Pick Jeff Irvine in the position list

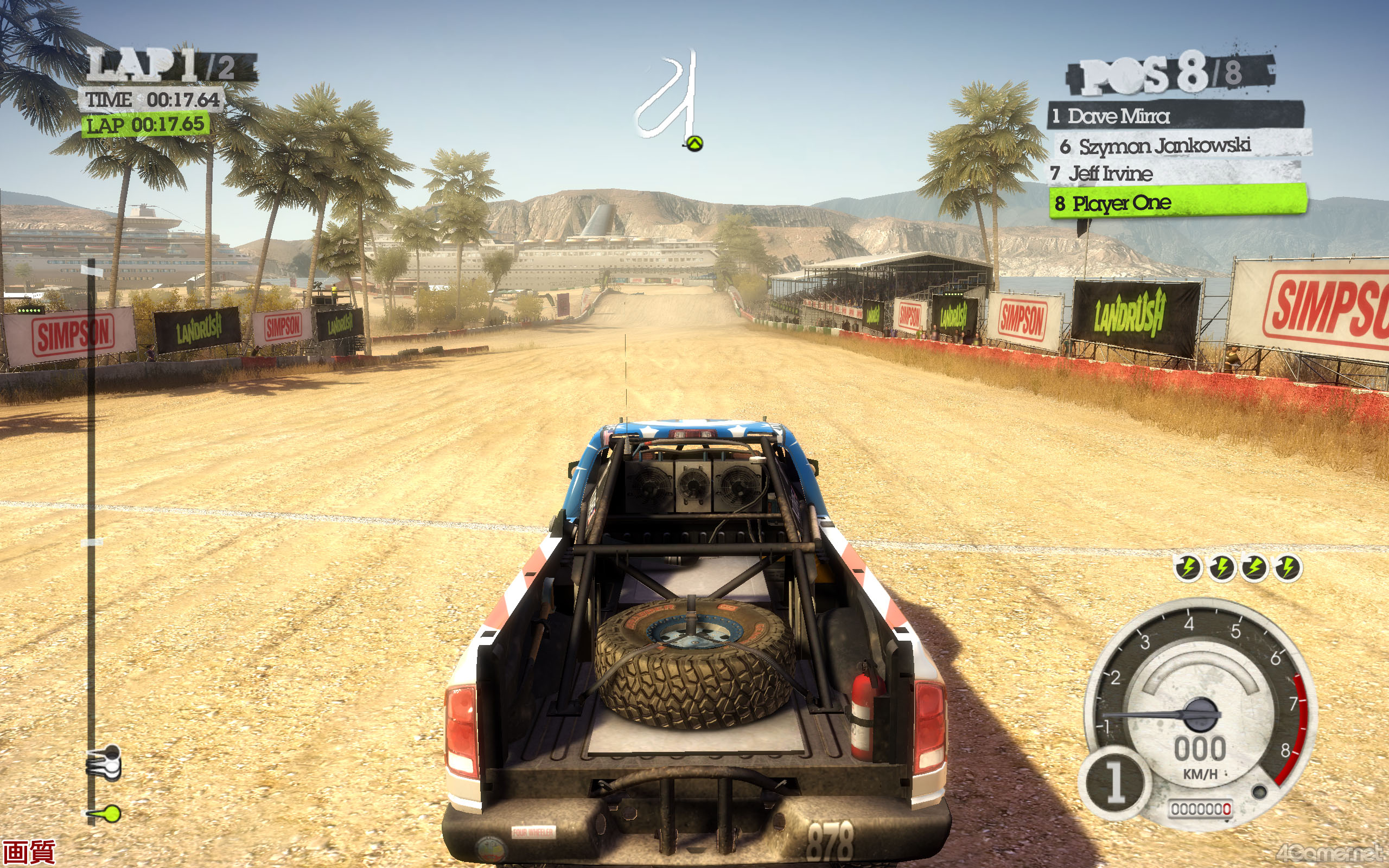coord(1174,174)
